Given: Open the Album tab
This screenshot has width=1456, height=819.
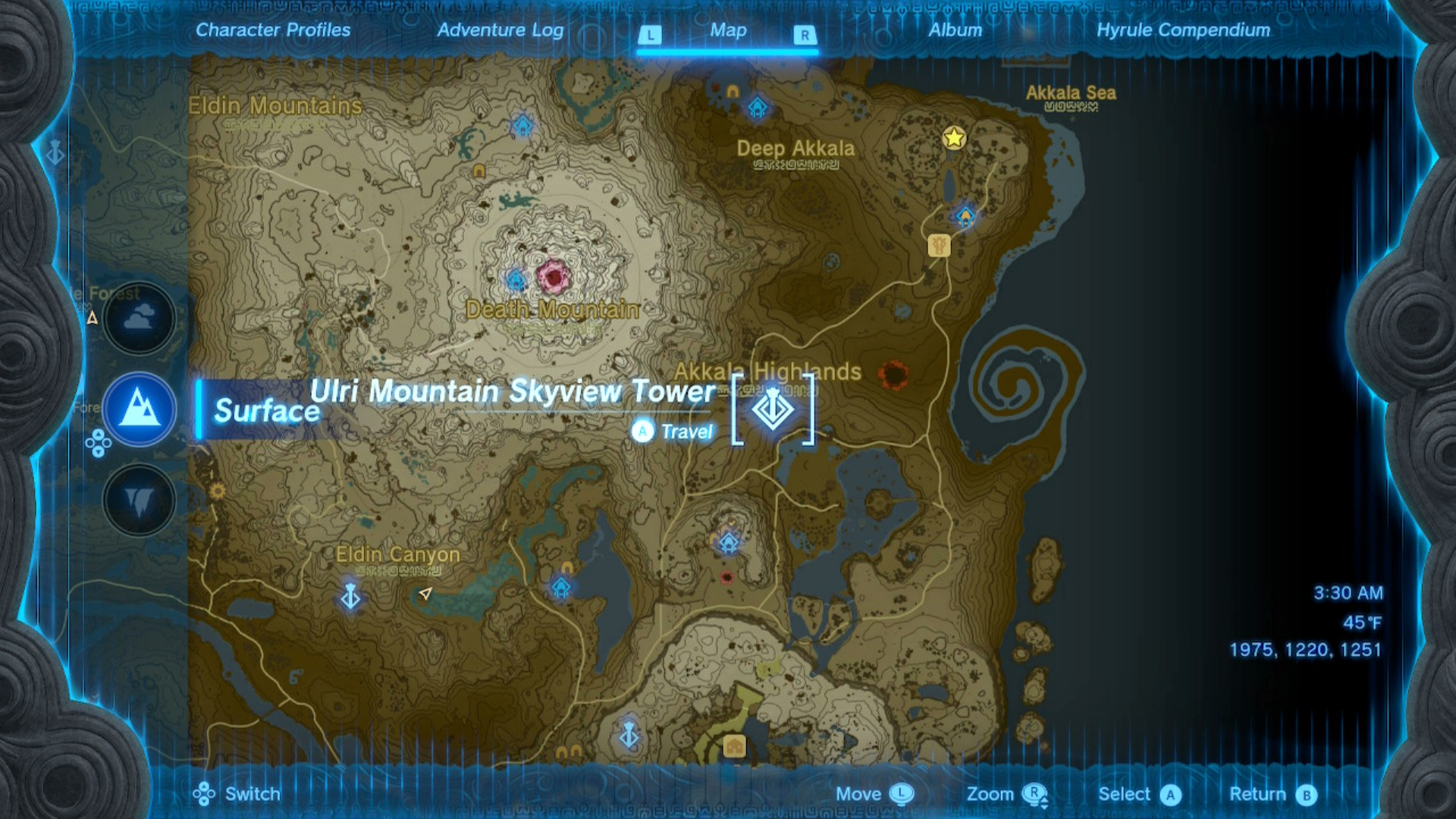Looking at the screenshot, I should coord(955,30).
